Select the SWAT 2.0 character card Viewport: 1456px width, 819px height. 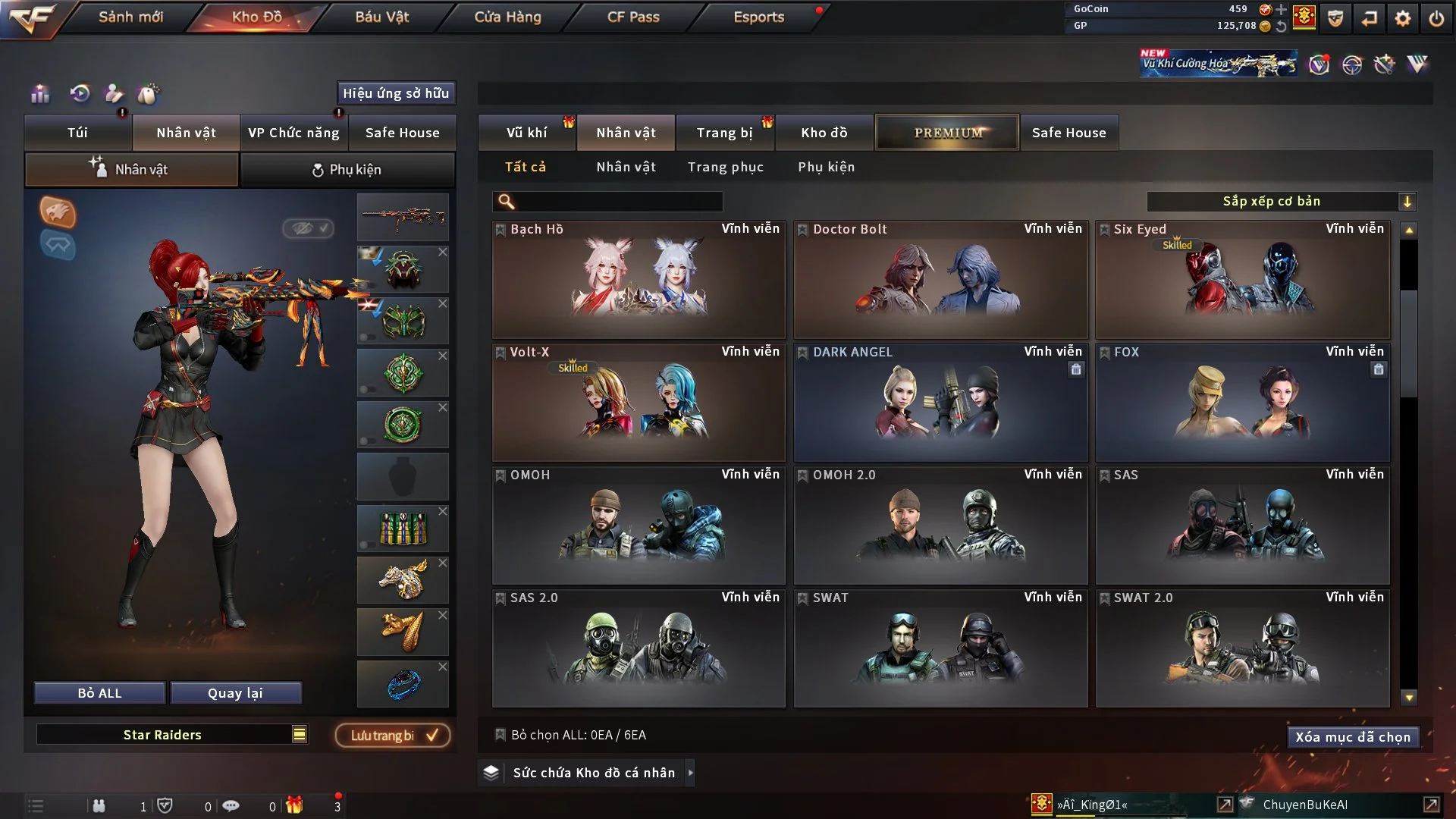click(1242, 649)
